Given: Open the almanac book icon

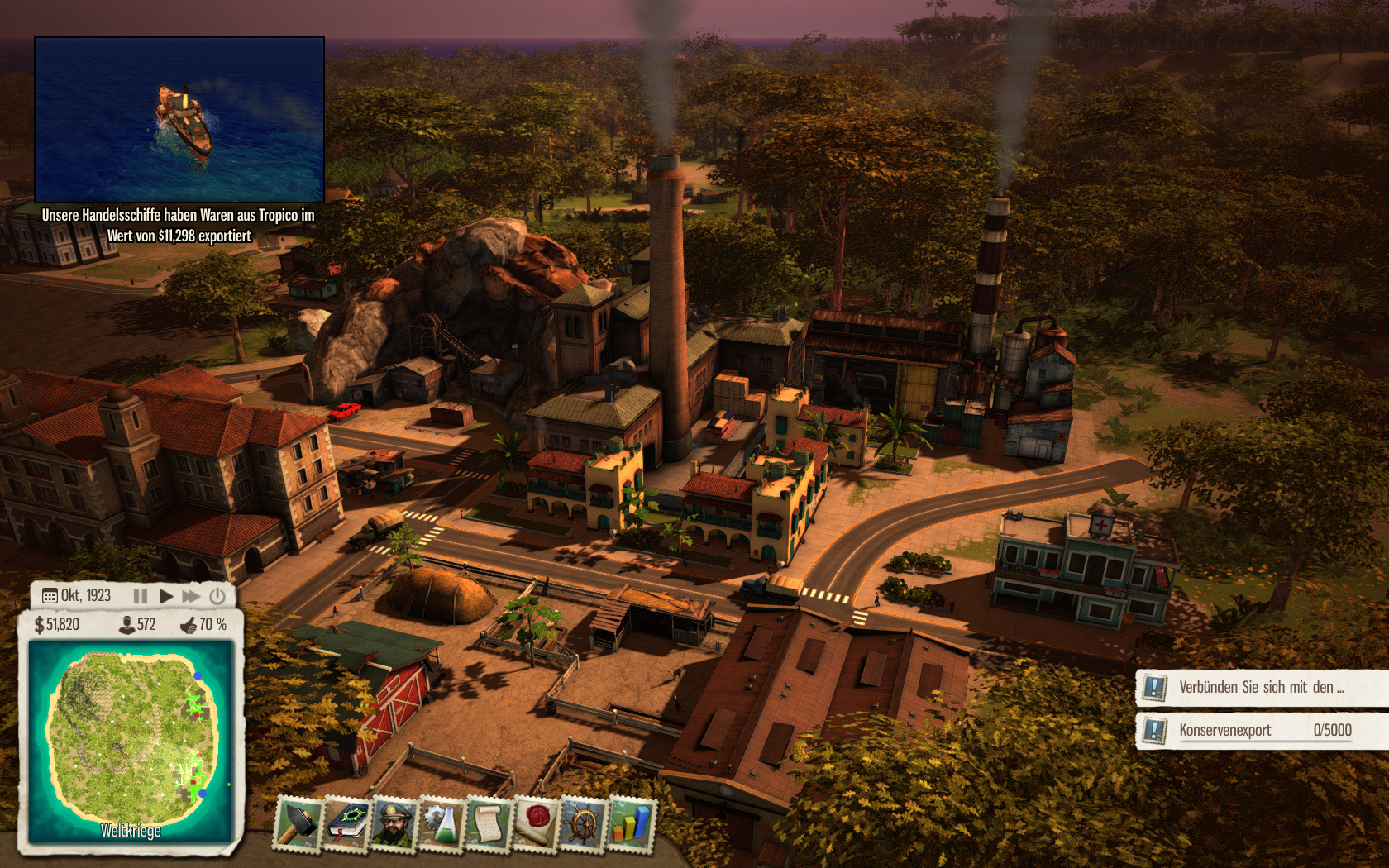Looking at the screenshot, I should (346, 823).
